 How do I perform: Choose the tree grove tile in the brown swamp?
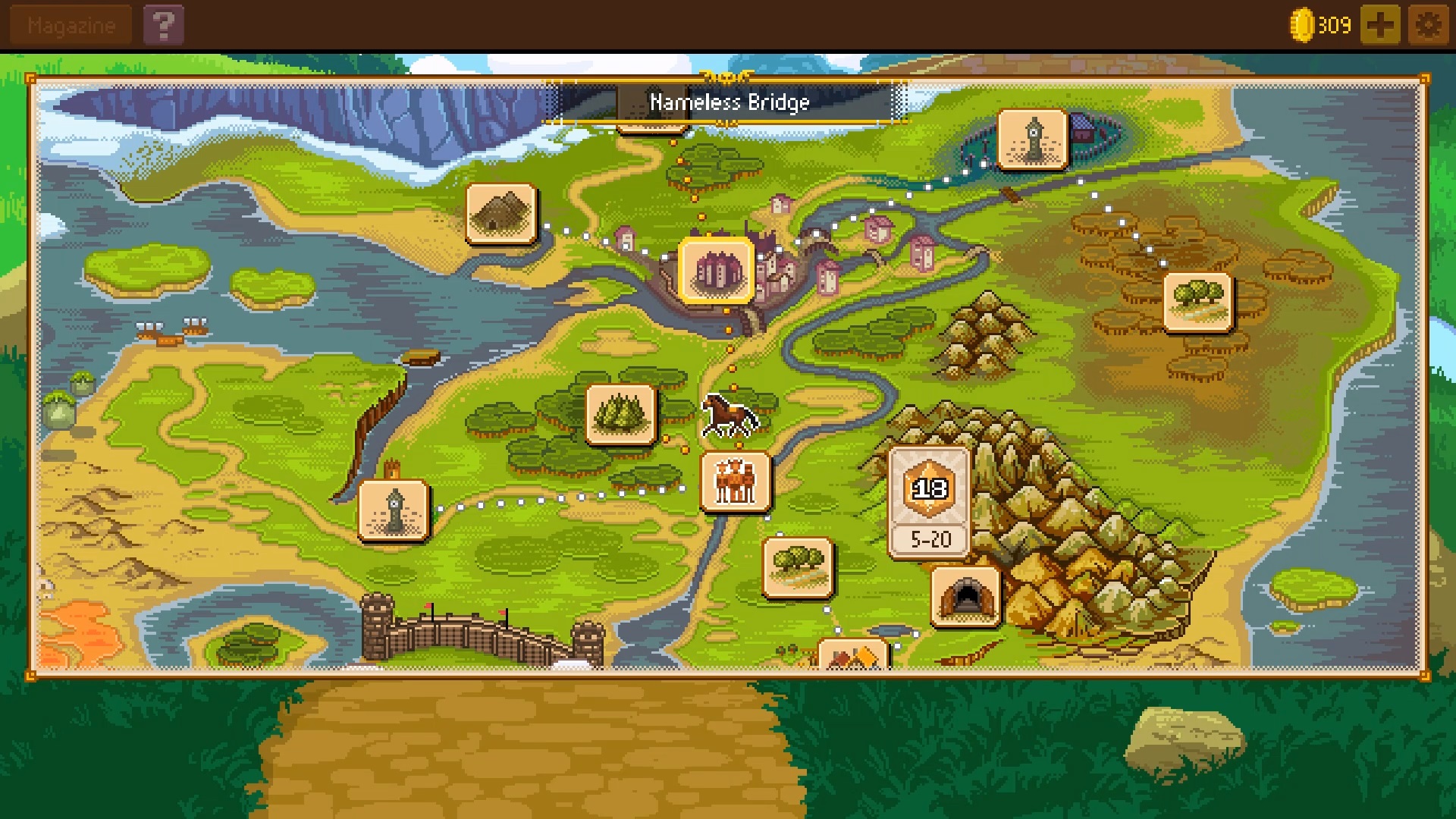click(1197, 302)
